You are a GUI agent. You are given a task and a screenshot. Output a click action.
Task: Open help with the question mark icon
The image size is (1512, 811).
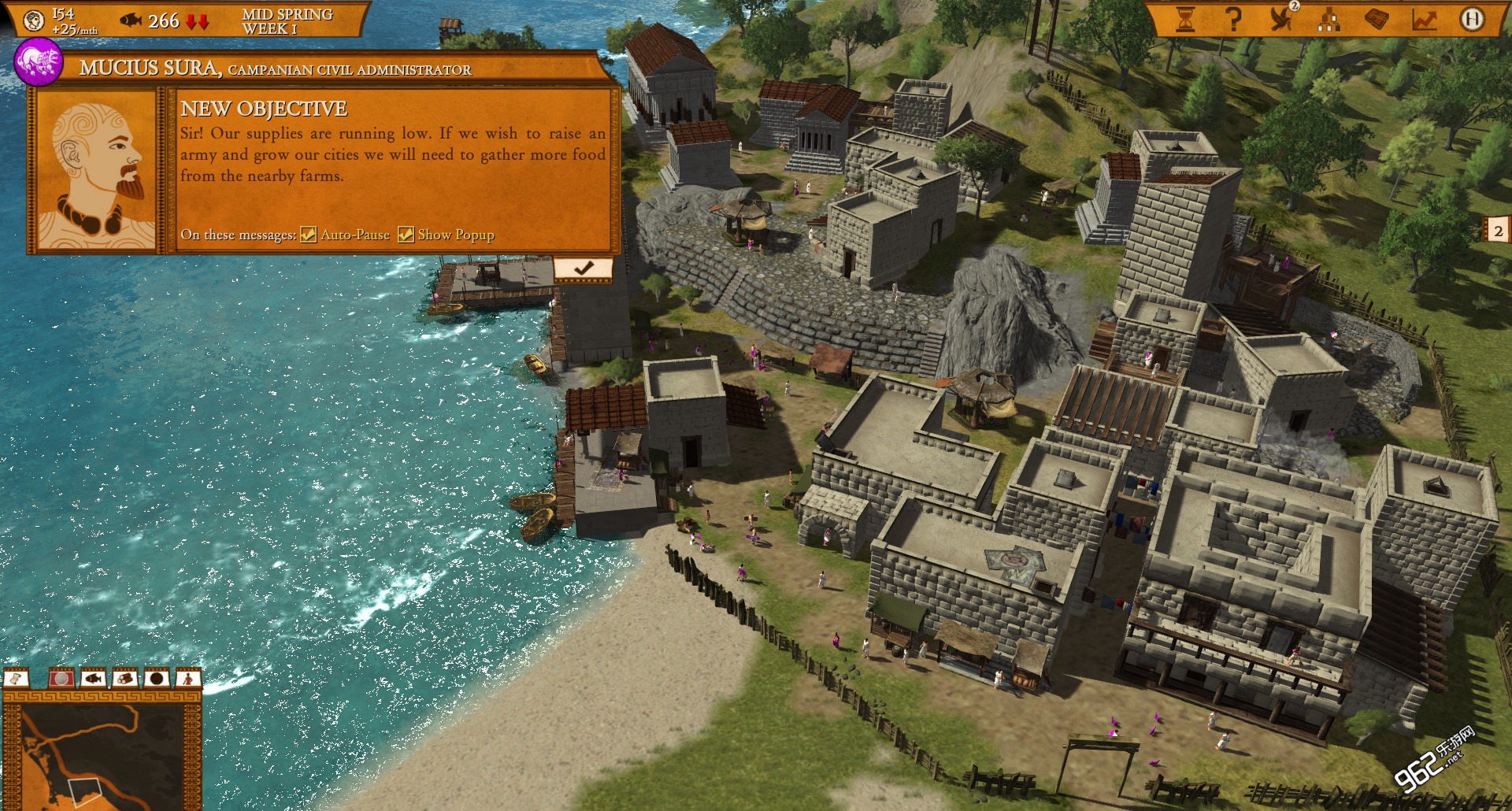point(1233,20)
